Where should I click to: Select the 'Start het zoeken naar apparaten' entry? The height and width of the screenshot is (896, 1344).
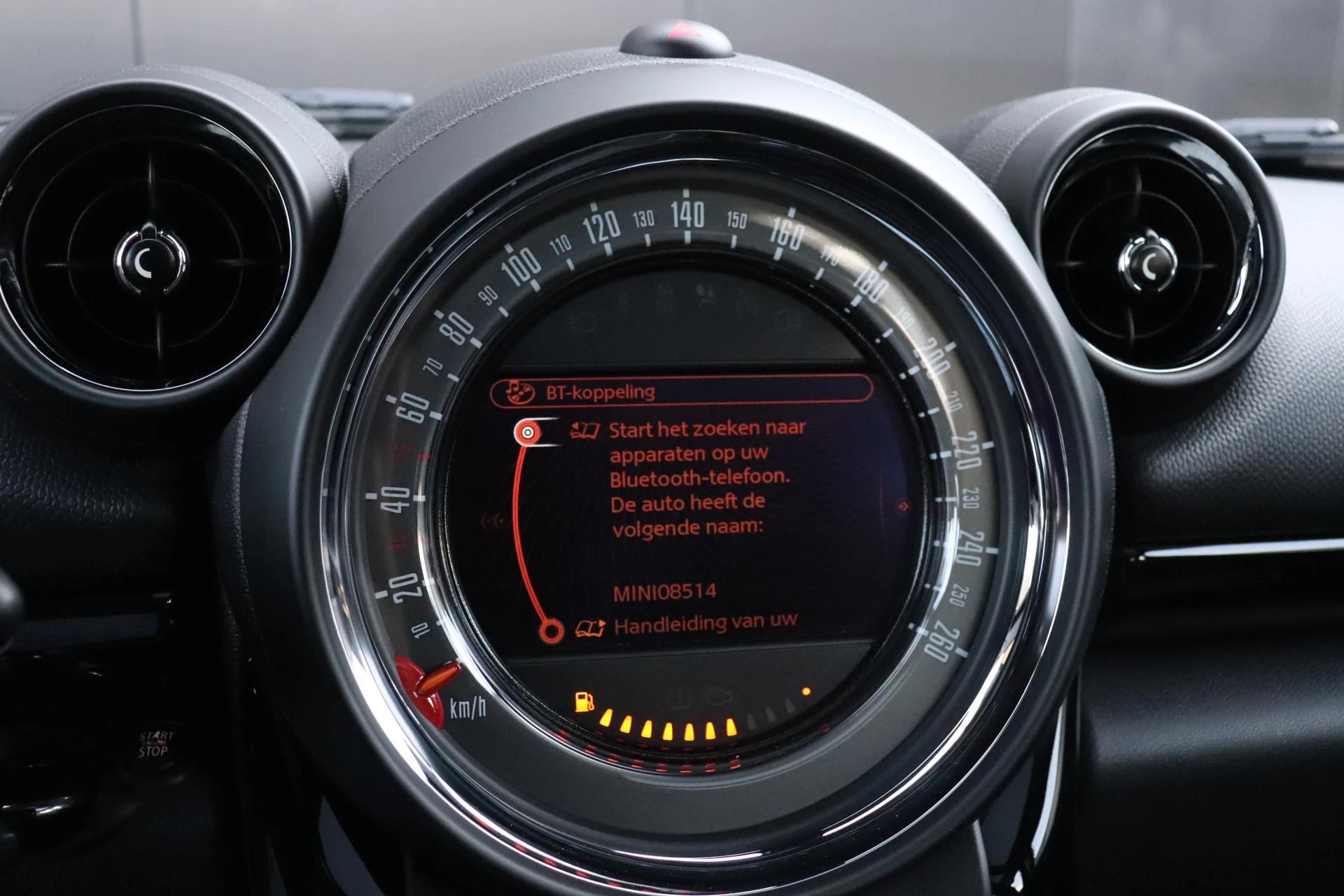point(706,428)
